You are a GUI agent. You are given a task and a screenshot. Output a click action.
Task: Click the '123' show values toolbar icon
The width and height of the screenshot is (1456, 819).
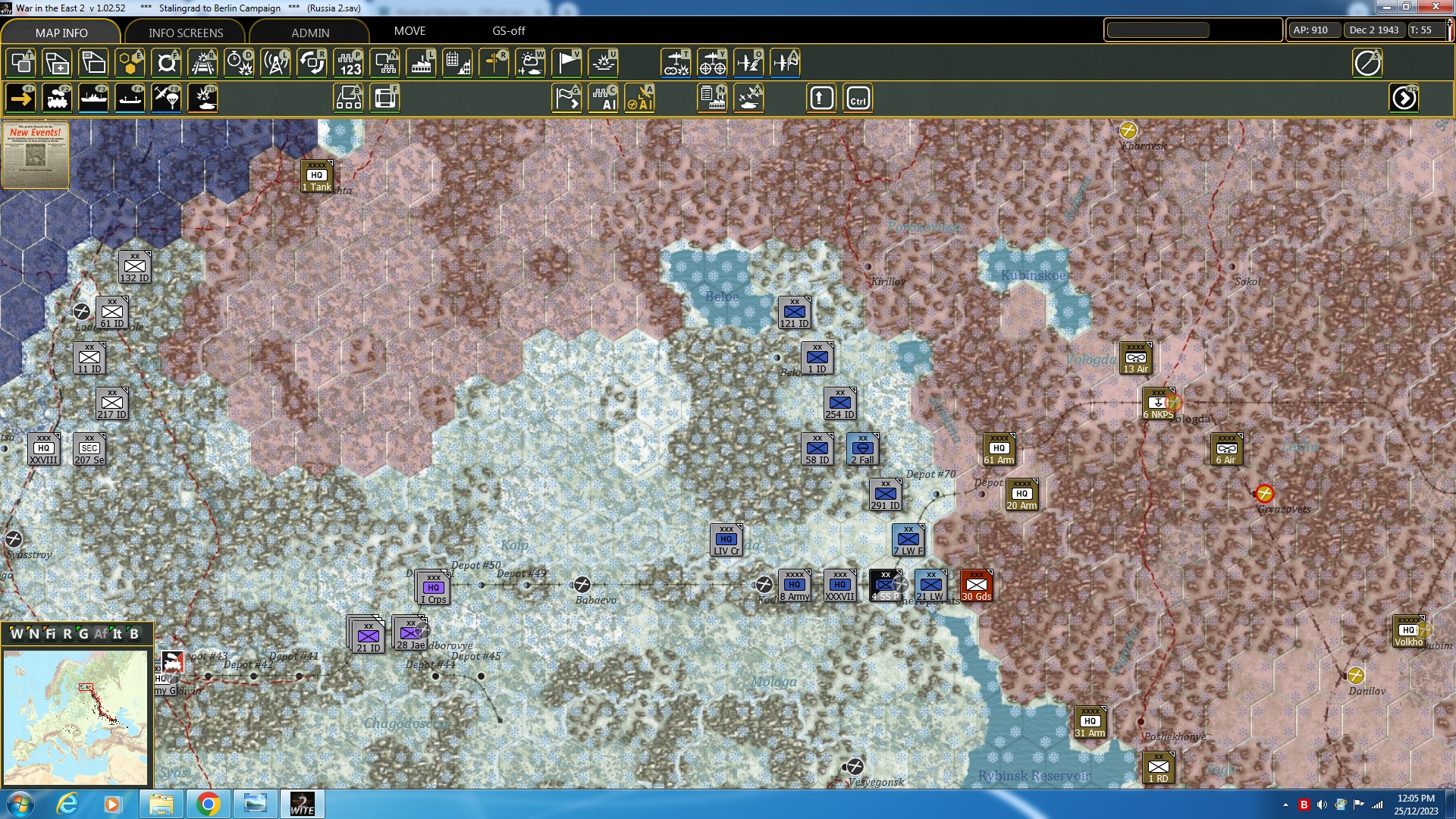(349, 63)
